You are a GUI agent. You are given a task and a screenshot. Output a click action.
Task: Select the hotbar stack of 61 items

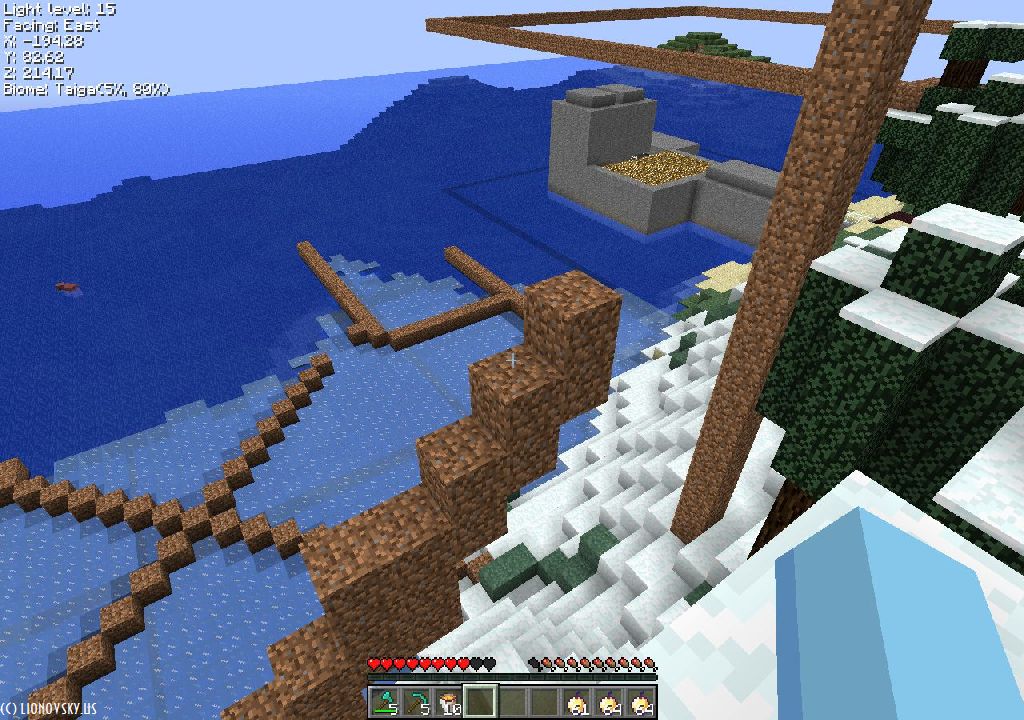tap(576, 702)
